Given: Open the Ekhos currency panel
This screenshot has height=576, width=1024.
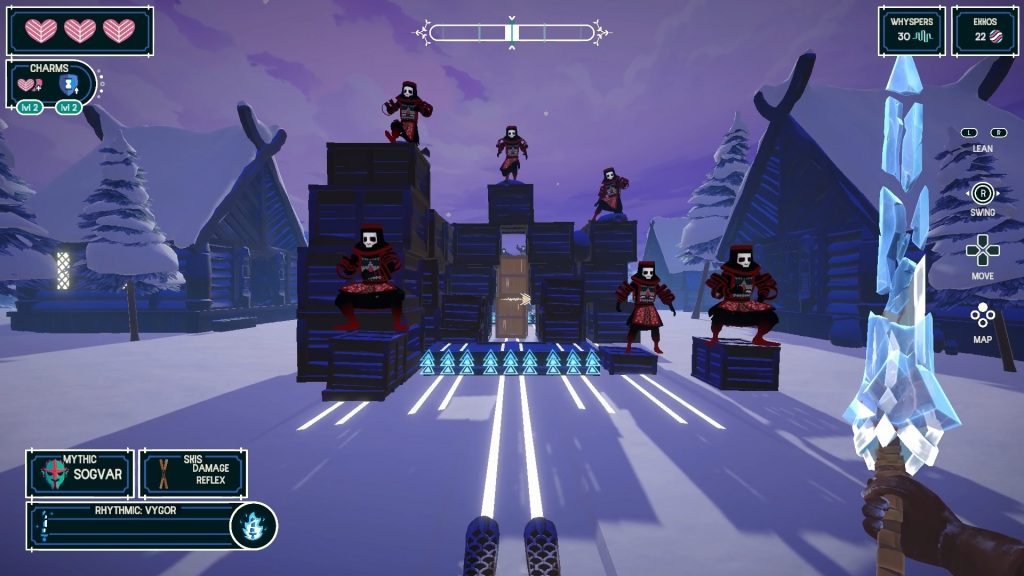Looking at the screenshot, I should click(x=983, y=31).
